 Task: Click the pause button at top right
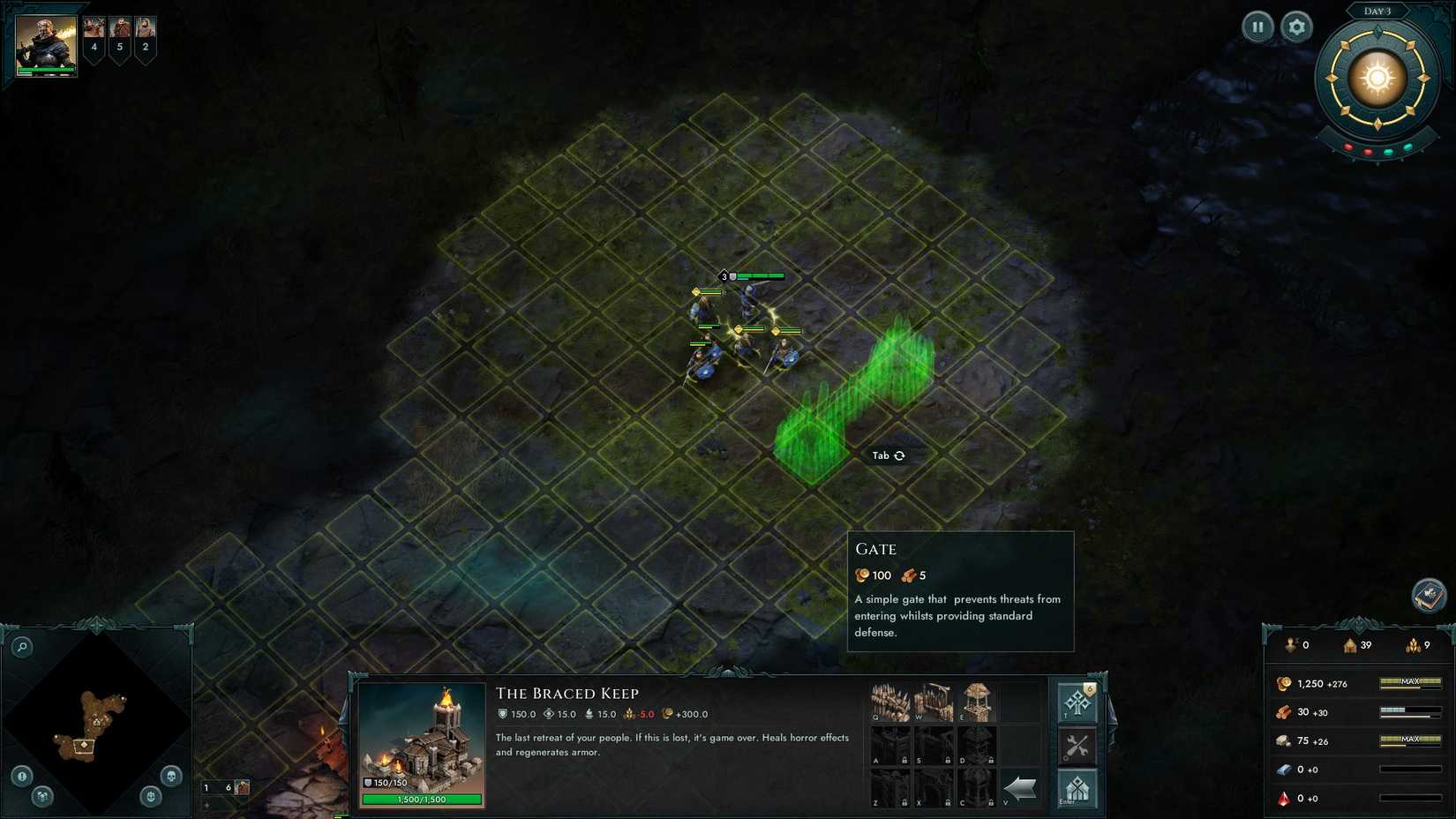(x=1258, y=26)
